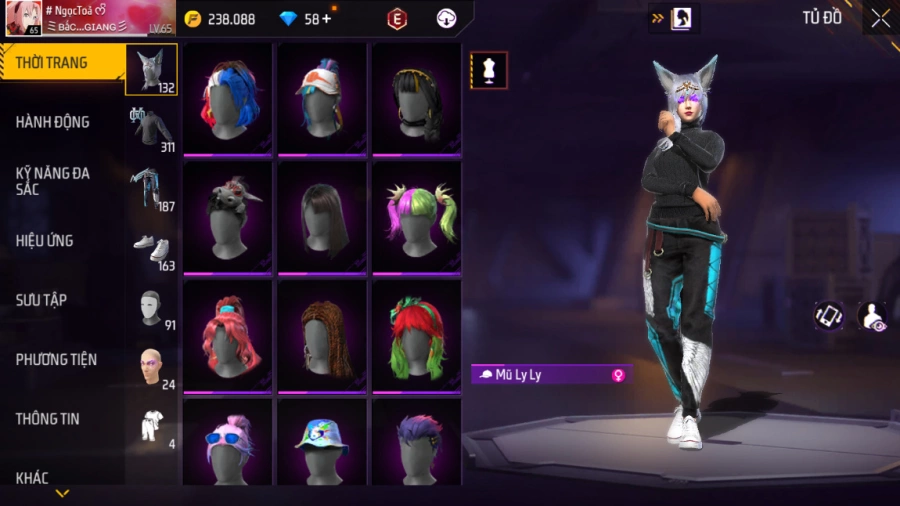900x506 pixels.
Task: Choose the pink and green pigtails hair
Action: pyautogui.click(x=416, y=216)
